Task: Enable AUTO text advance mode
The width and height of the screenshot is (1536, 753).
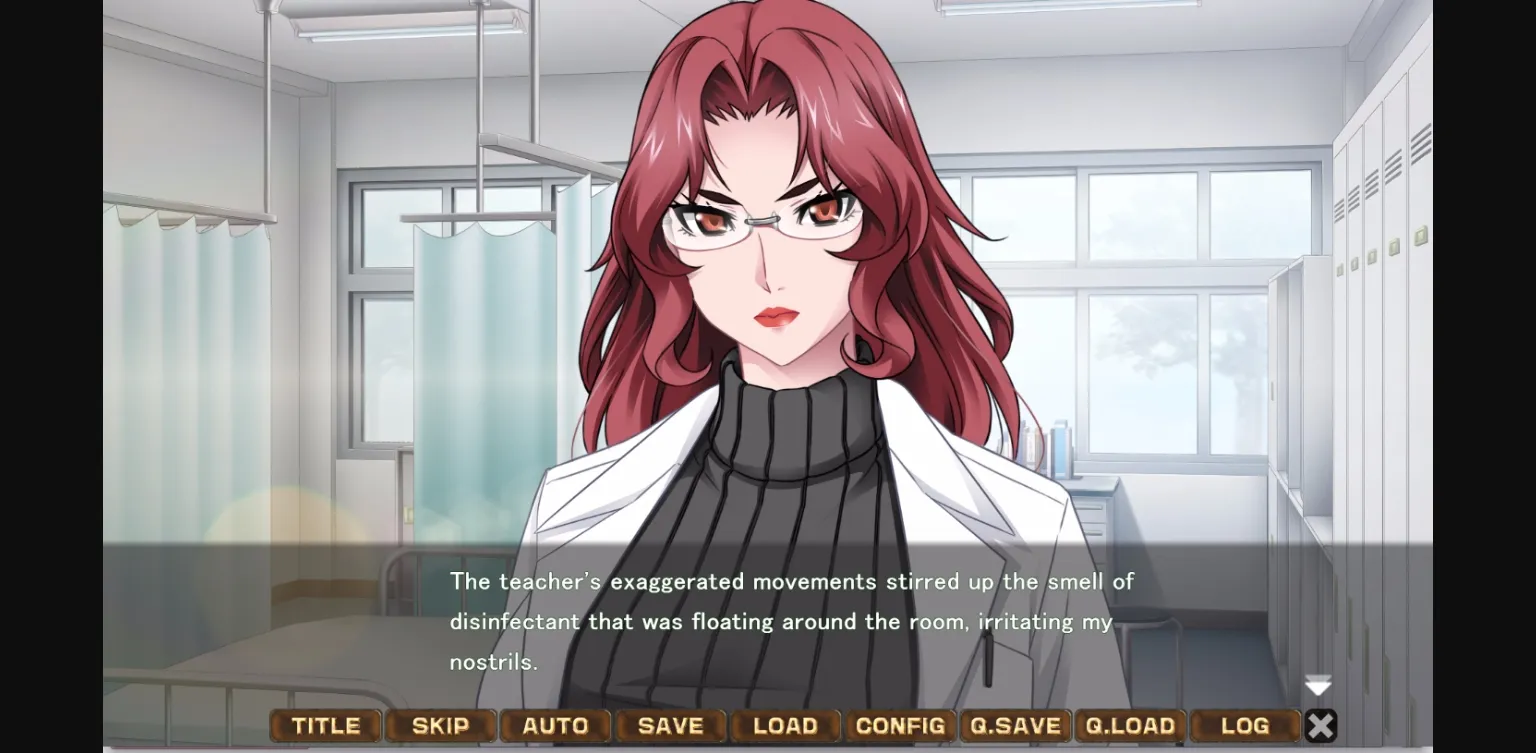Action: click(x=556, y=726)
